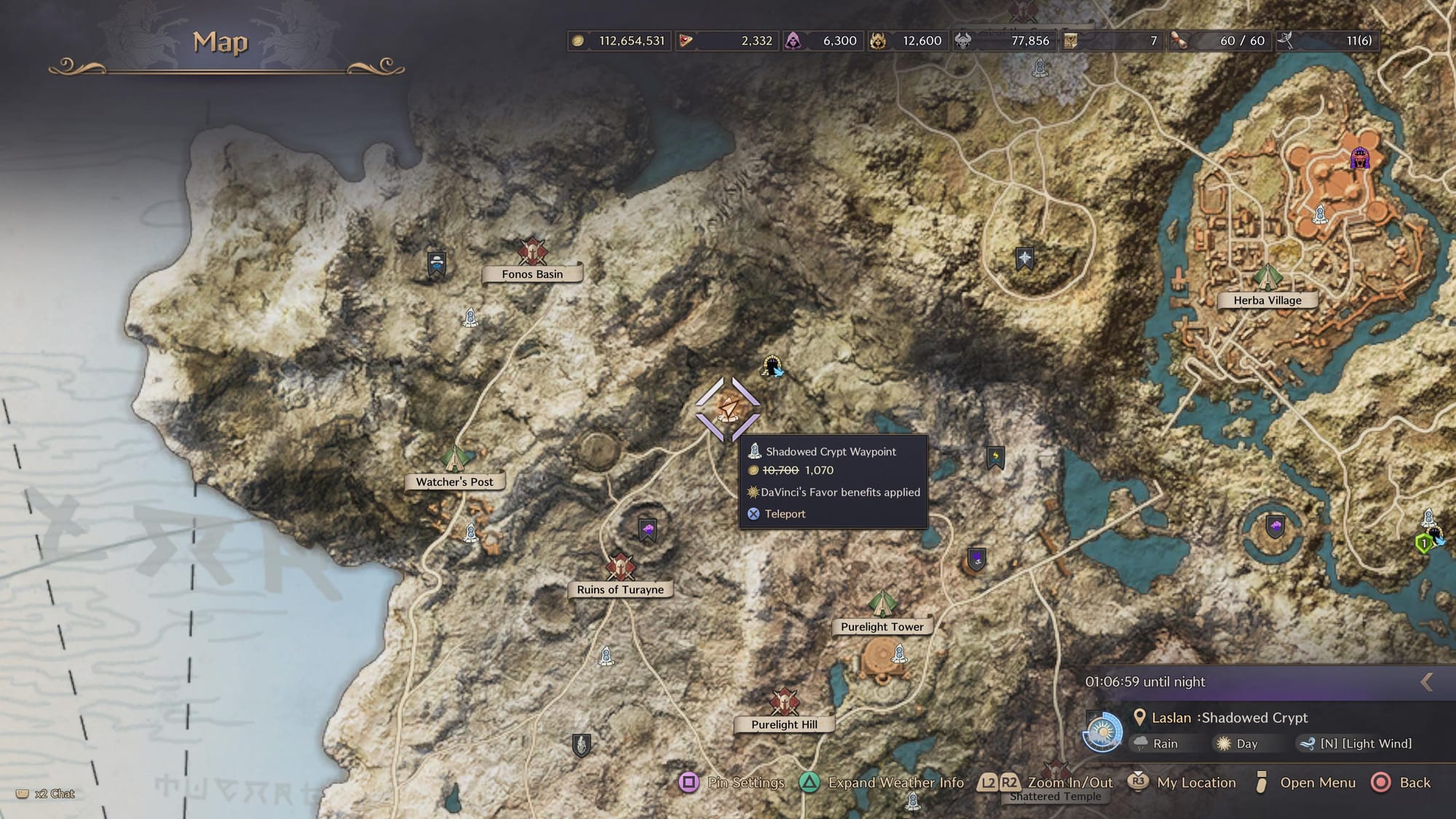This screenshot has height=819, width=1456.
Task: Select the selected Shadowed Crypt waypoint icon
Action: click(x=728, y=409)
